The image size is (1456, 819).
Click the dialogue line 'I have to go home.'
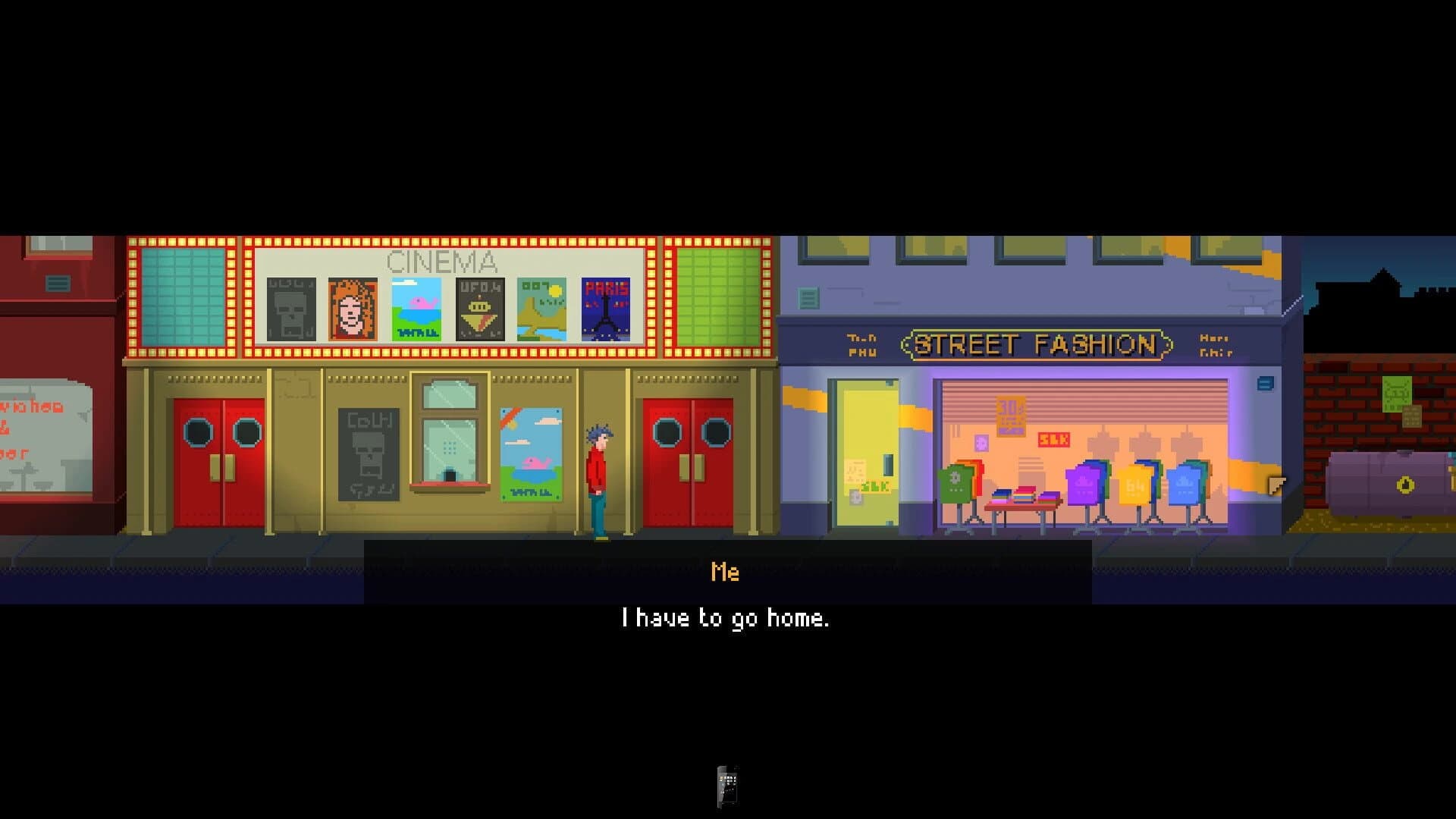tap(726, 618)
